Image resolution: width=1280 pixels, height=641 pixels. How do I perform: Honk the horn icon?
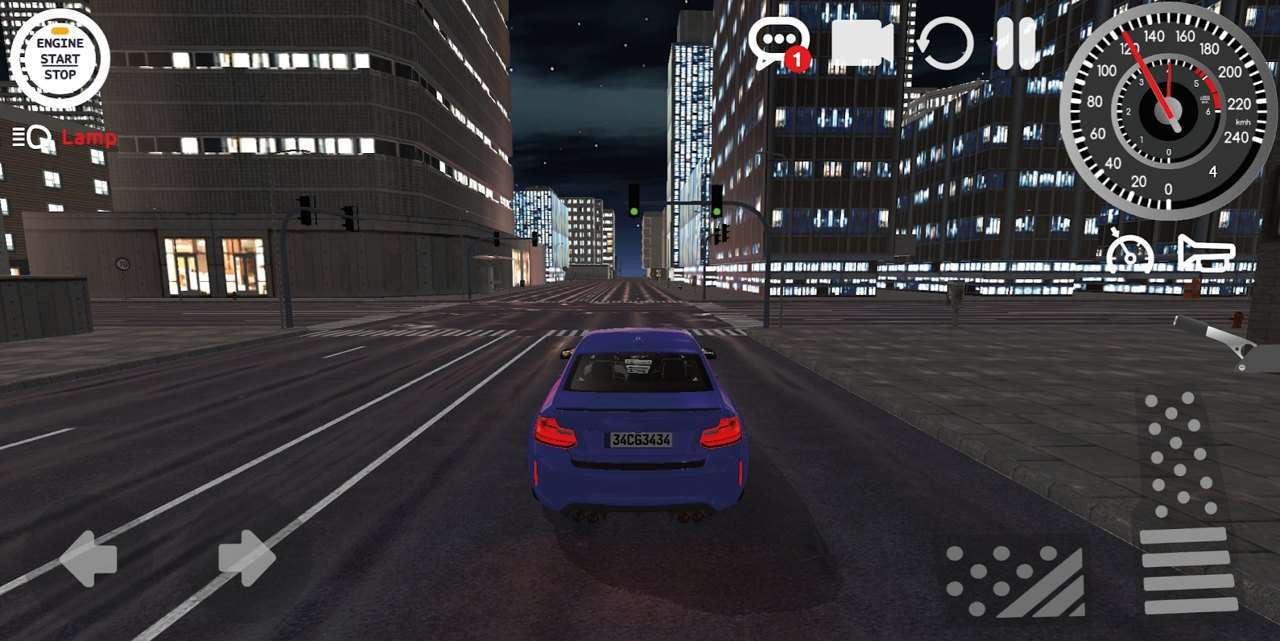tap(1206, 252)
